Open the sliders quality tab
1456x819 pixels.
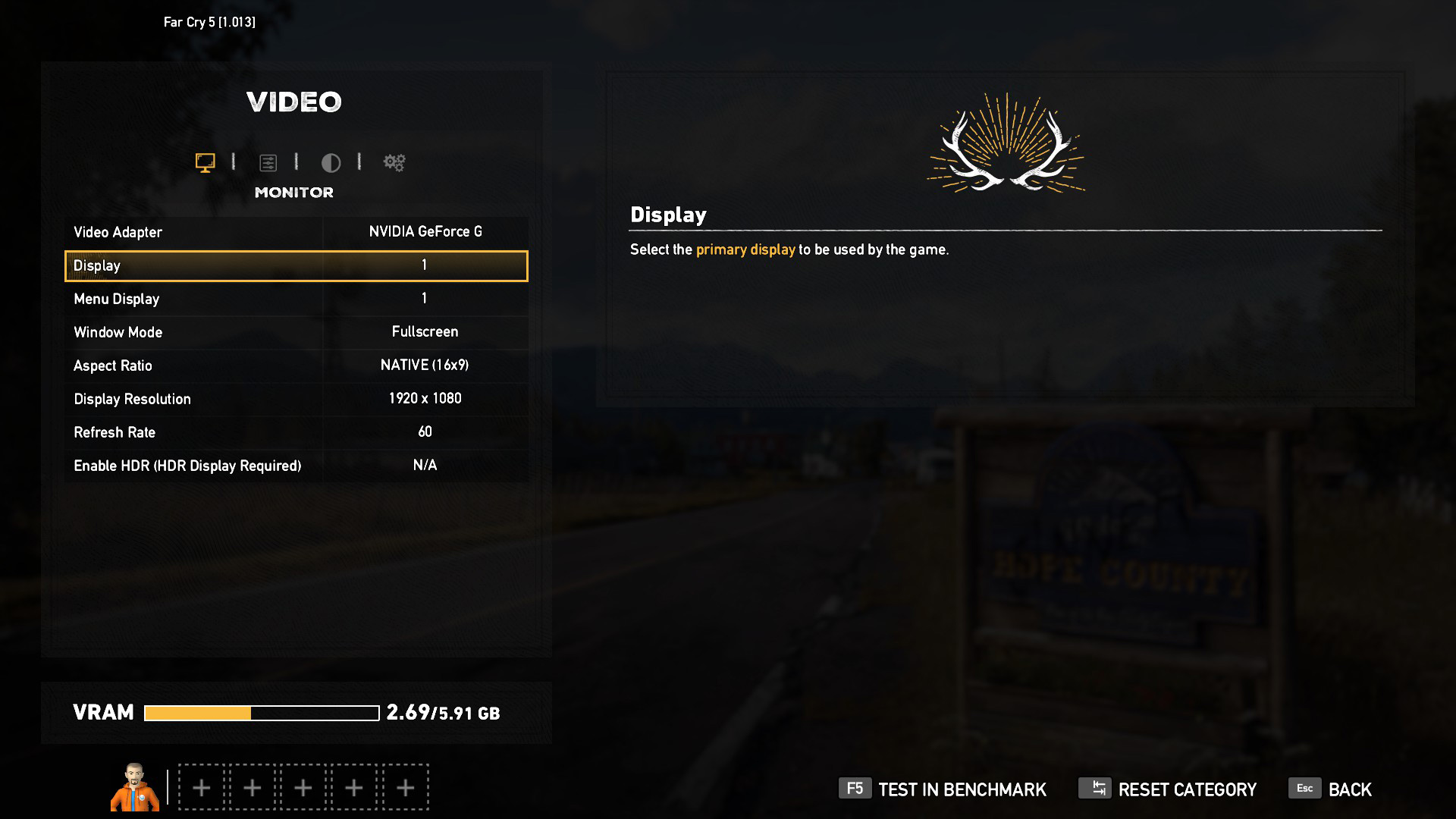(268, 162)
